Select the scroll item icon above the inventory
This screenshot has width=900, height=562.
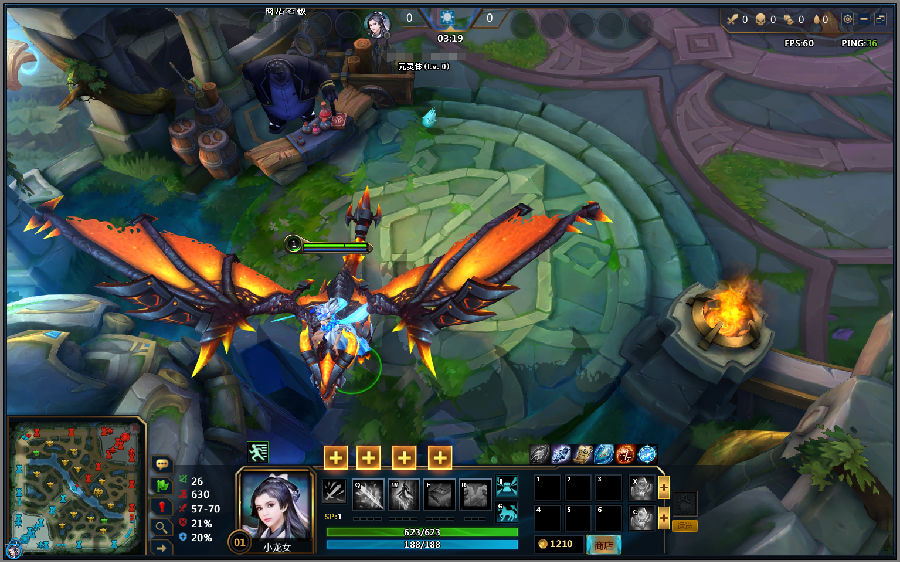point(583,454)
